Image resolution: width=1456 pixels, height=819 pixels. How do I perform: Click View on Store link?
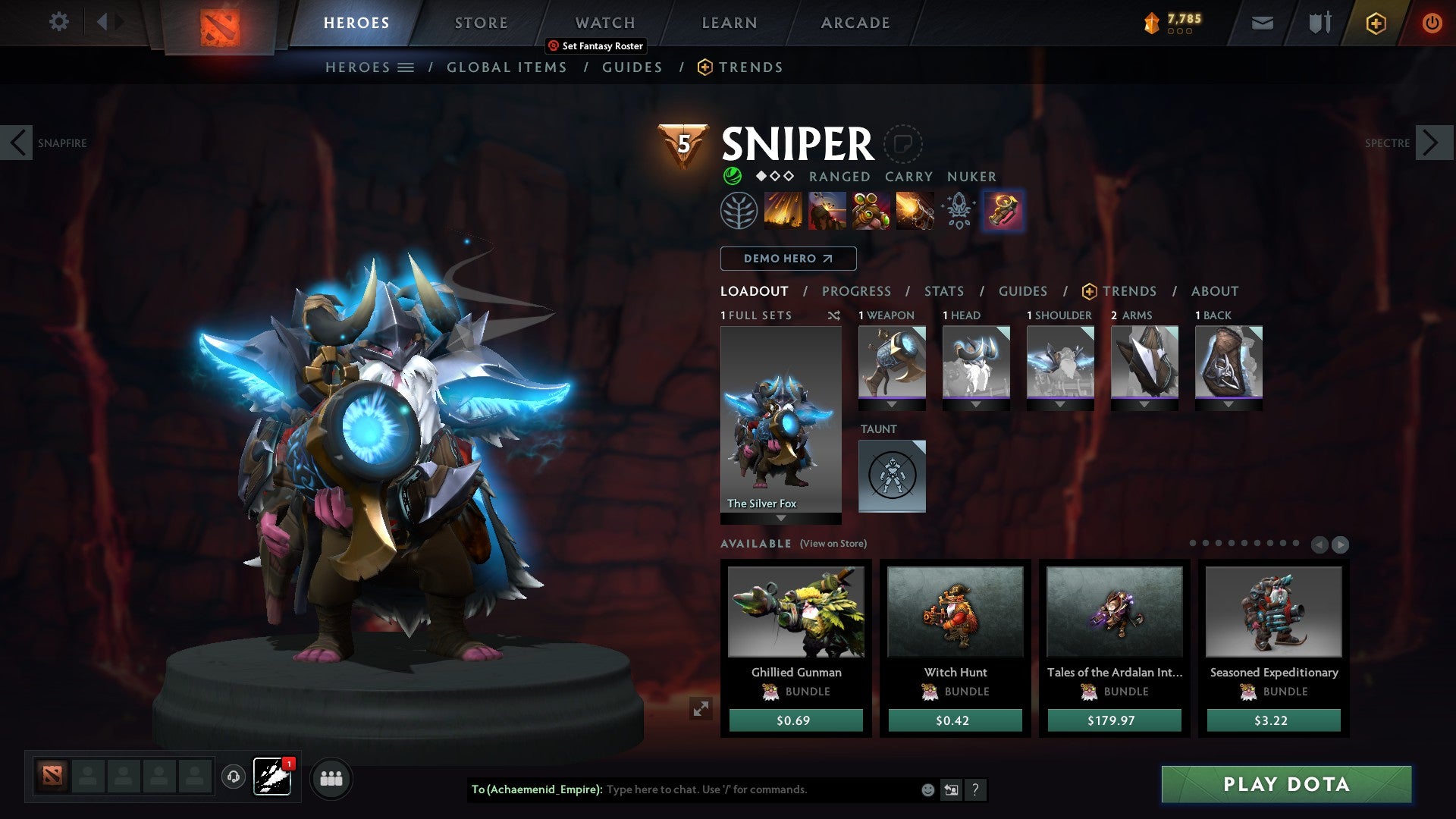831,544
